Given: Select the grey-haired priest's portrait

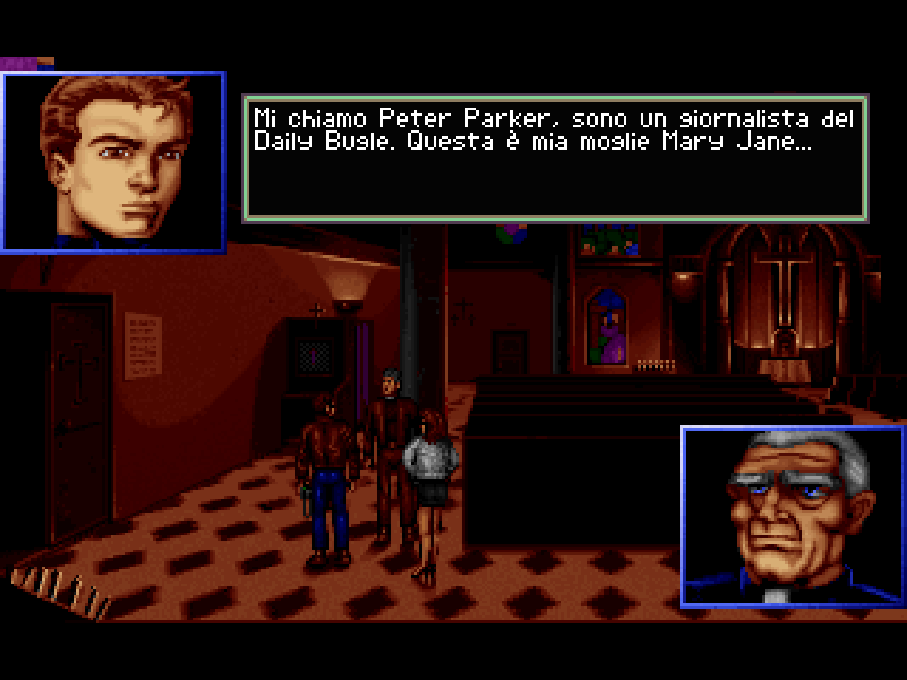Looking at the screenshot, I should (792, 516).
